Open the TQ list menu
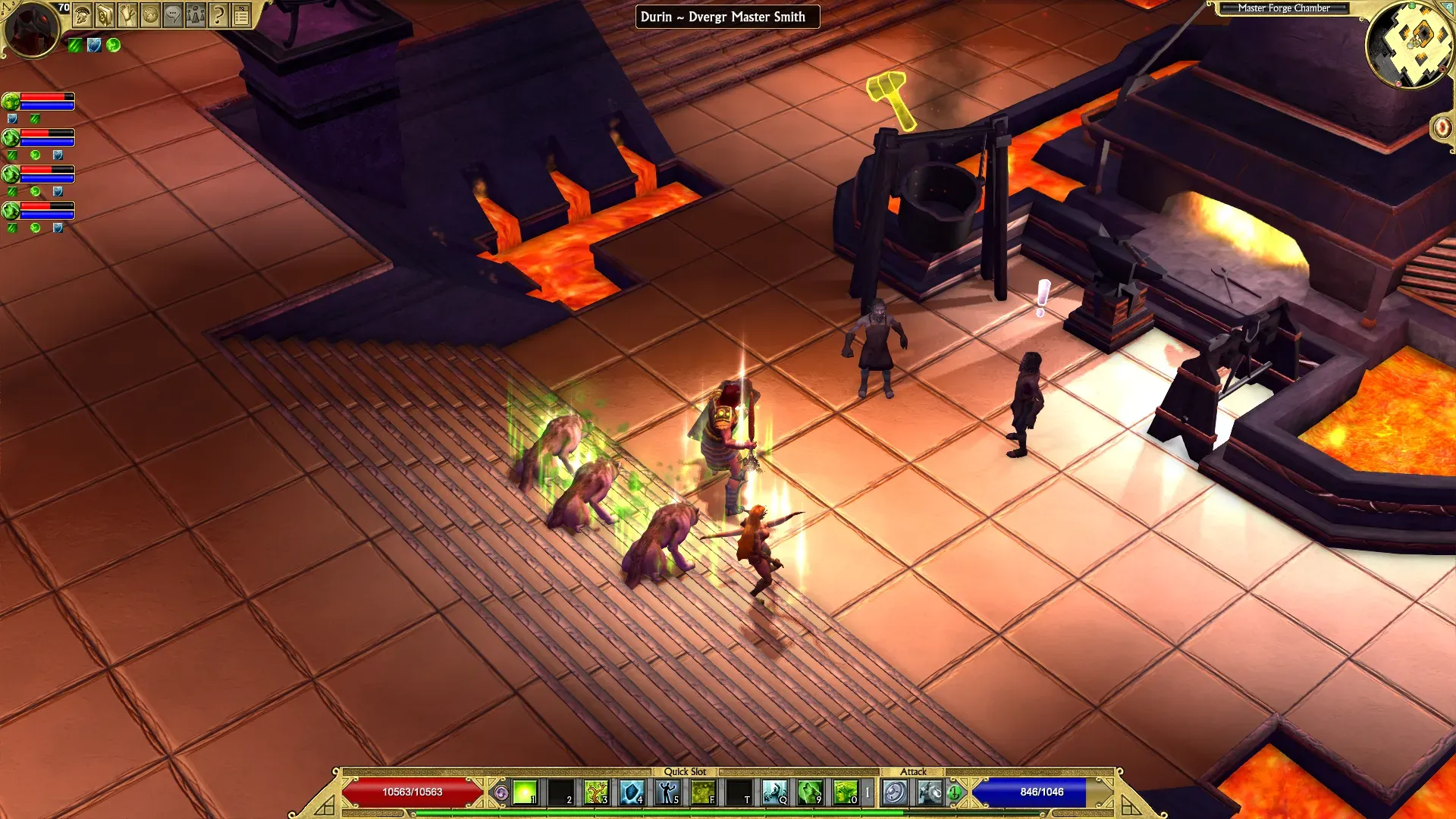The image size is (1456, 819). point(241,14)
